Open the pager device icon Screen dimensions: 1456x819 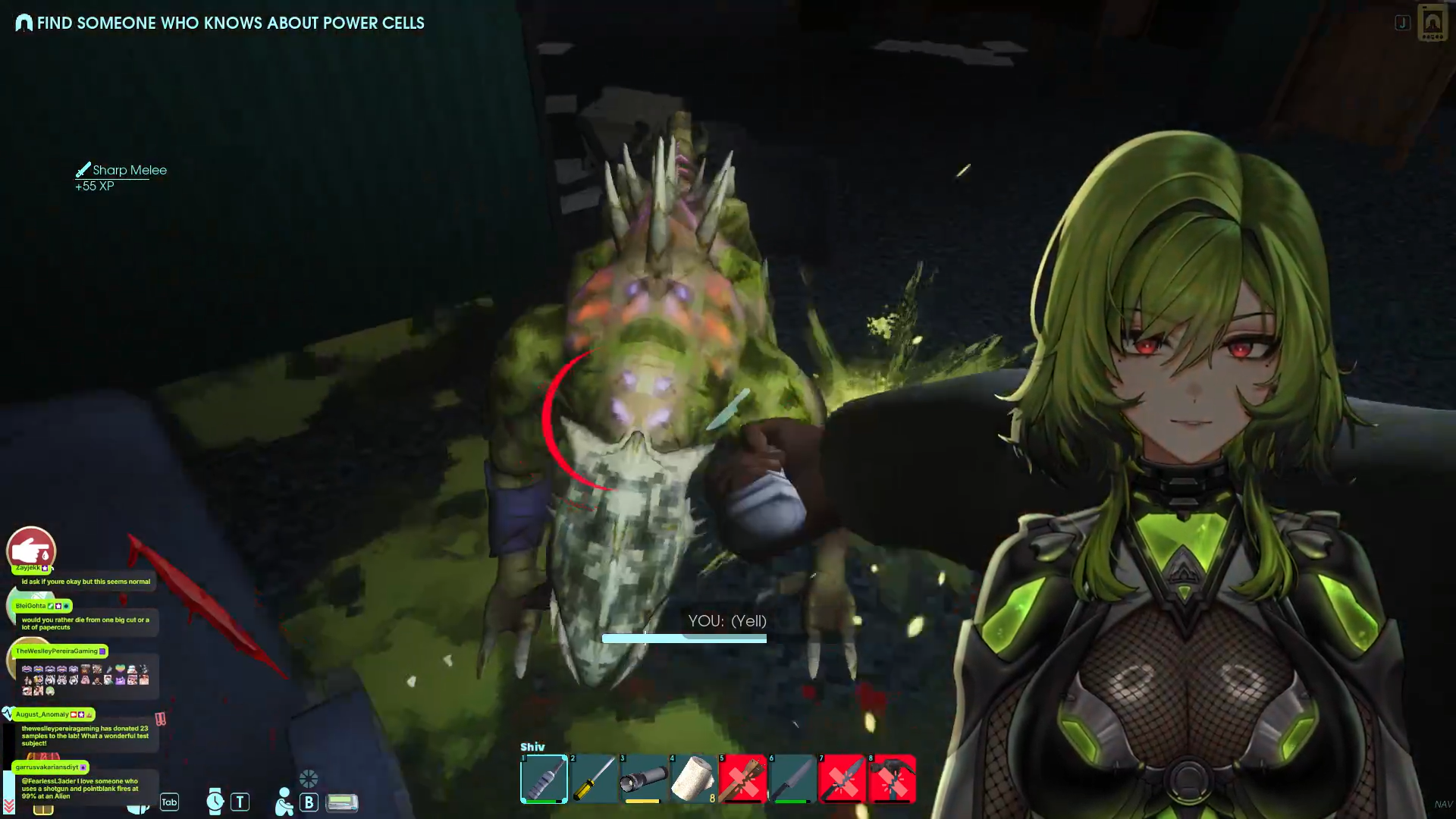(x=342, y=802)
